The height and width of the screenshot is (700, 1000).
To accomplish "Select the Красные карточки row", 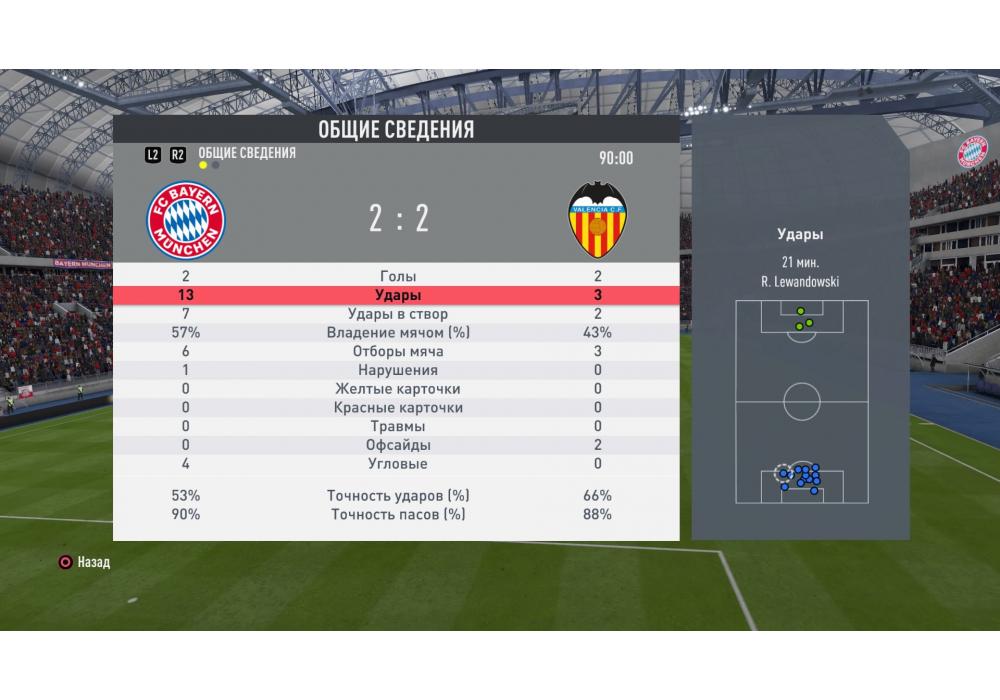I will tap(398, 408).
